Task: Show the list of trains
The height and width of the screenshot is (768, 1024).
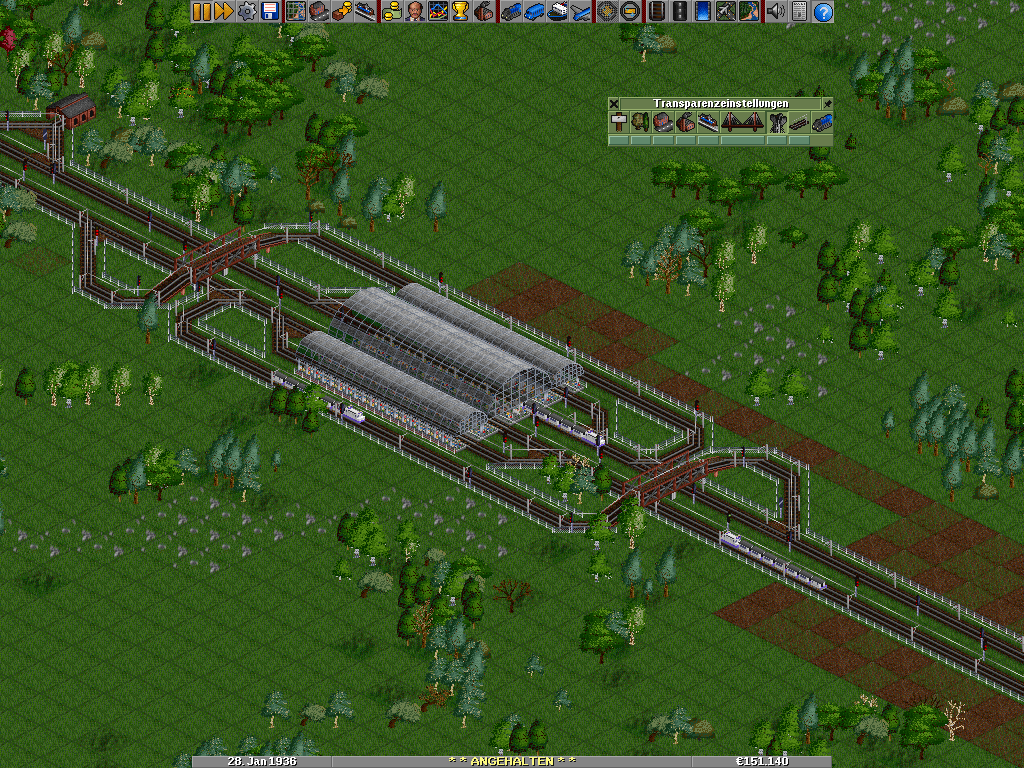Action: pos(511,12)
